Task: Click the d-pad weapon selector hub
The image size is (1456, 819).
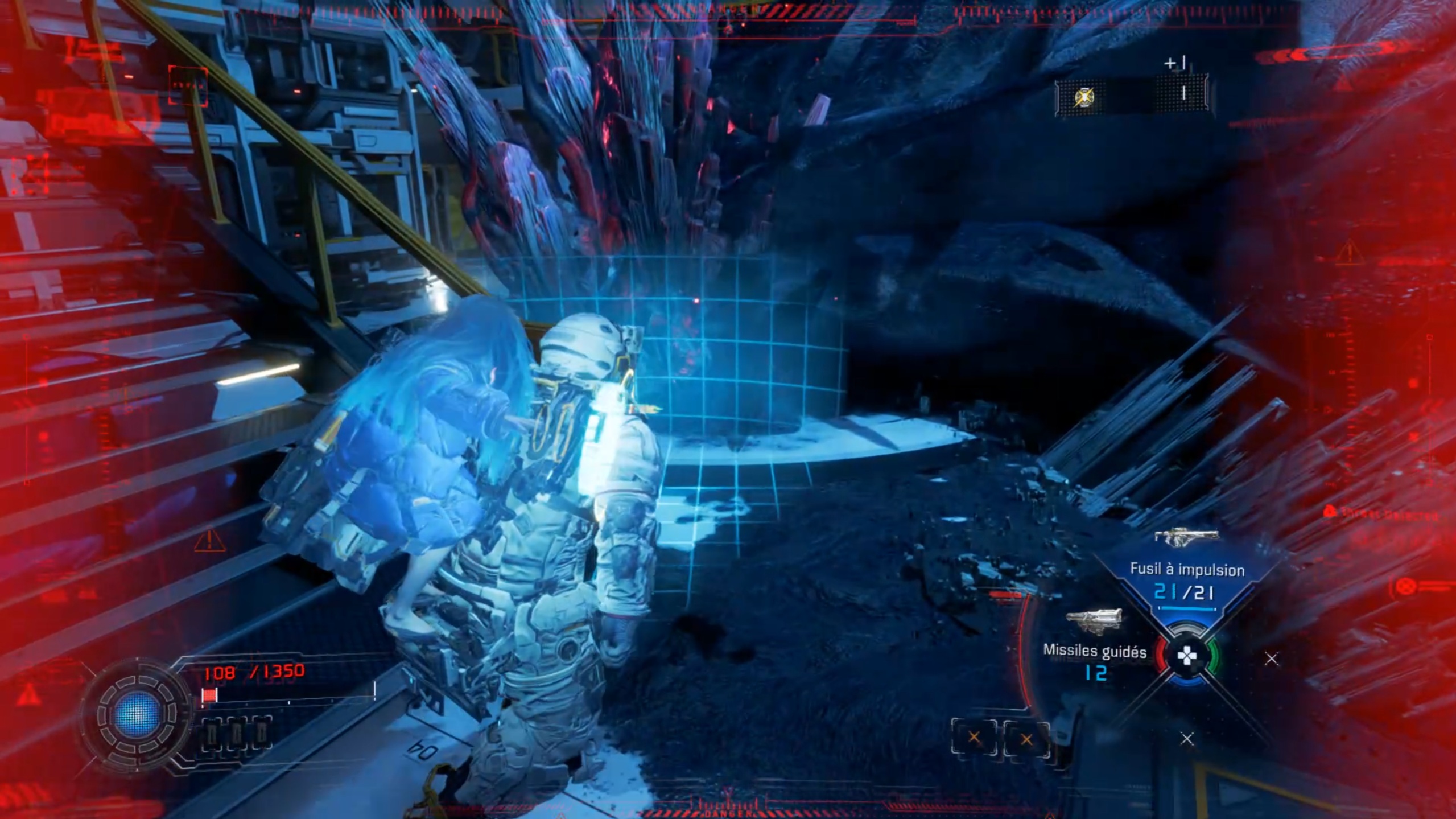Action: [x=1187, y=657]
